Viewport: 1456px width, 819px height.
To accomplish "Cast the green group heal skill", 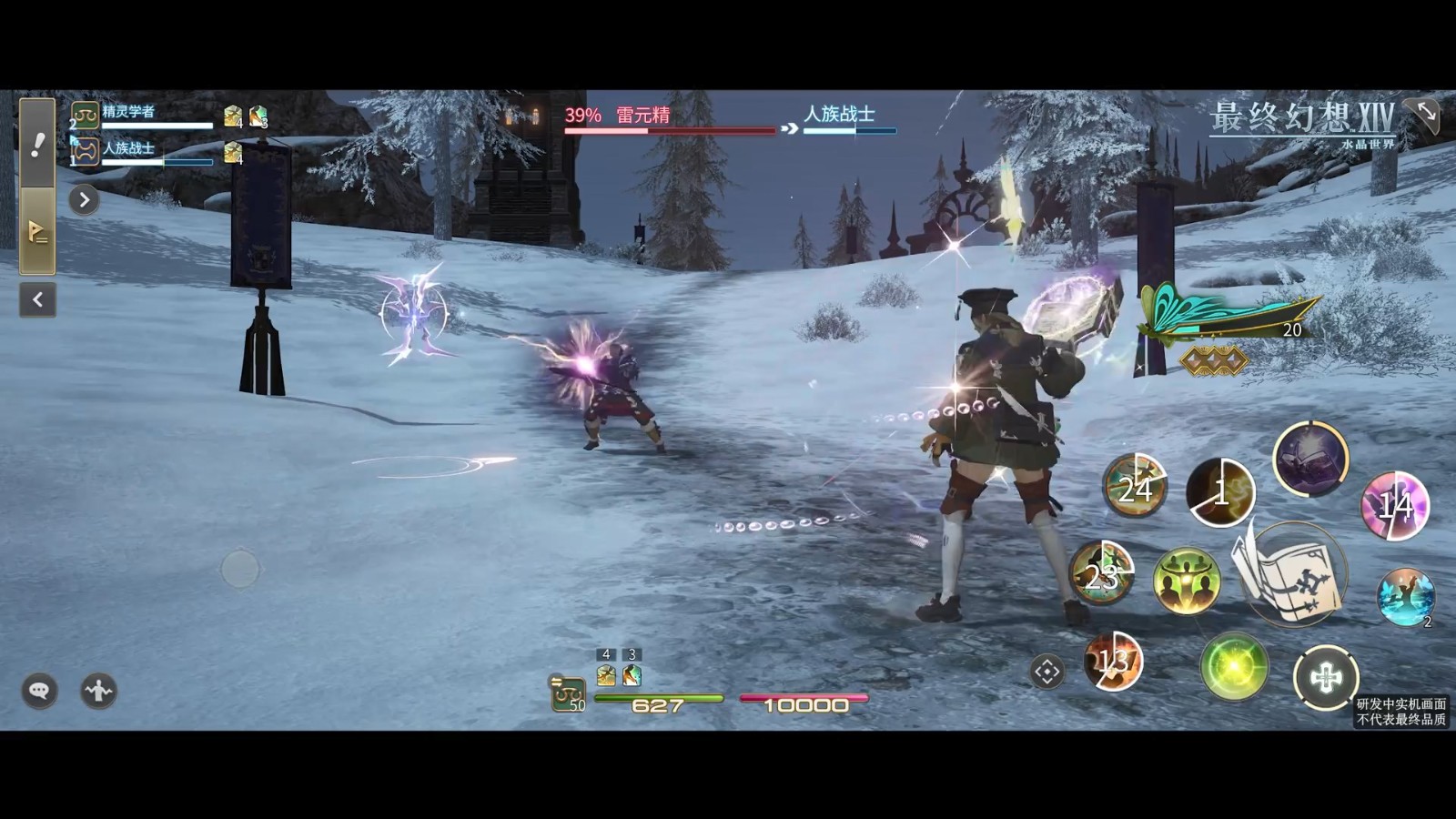I will click(1187, 580).
